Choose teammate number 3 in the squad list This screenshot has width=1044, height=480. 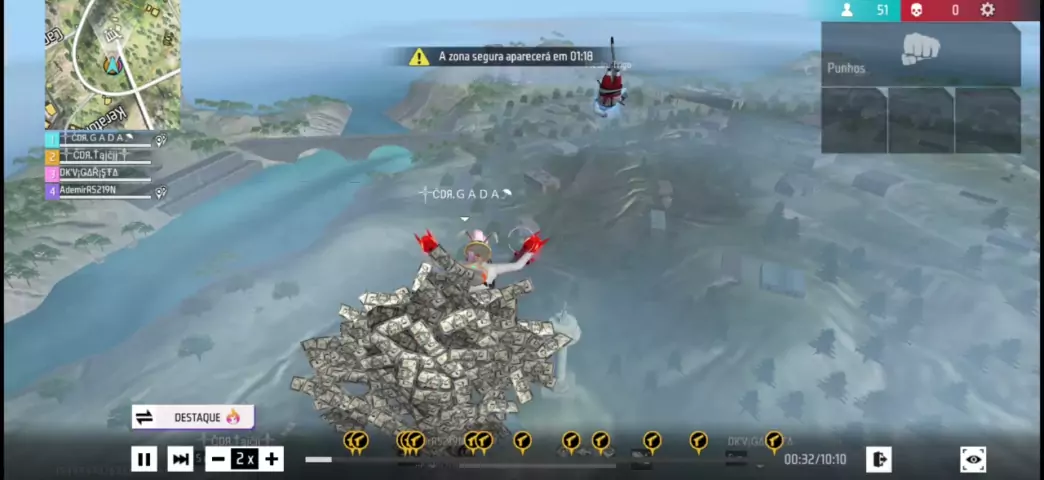coord(98,173)
